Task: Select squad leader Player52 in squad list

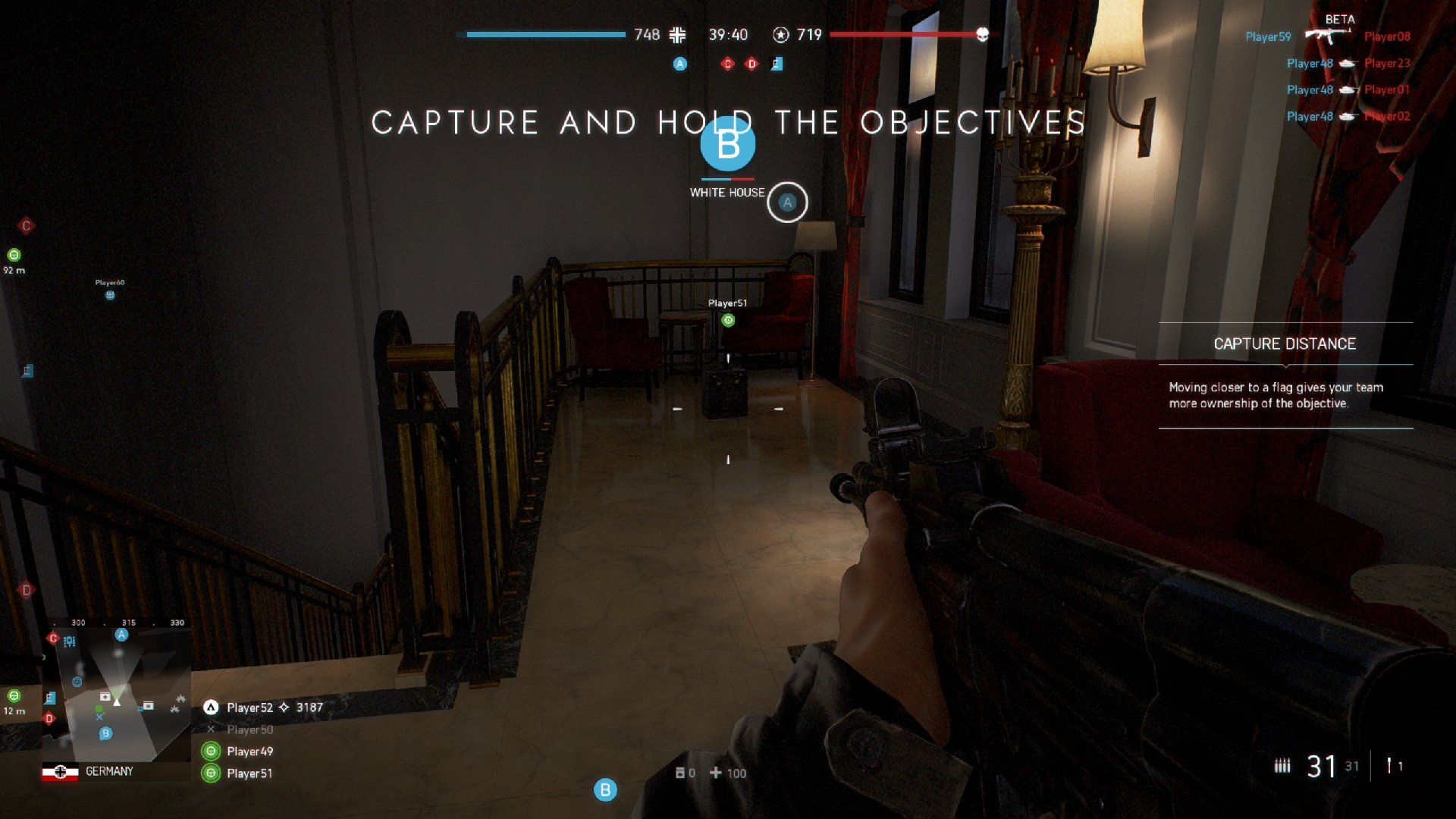Action: click(x=249, y=708)
